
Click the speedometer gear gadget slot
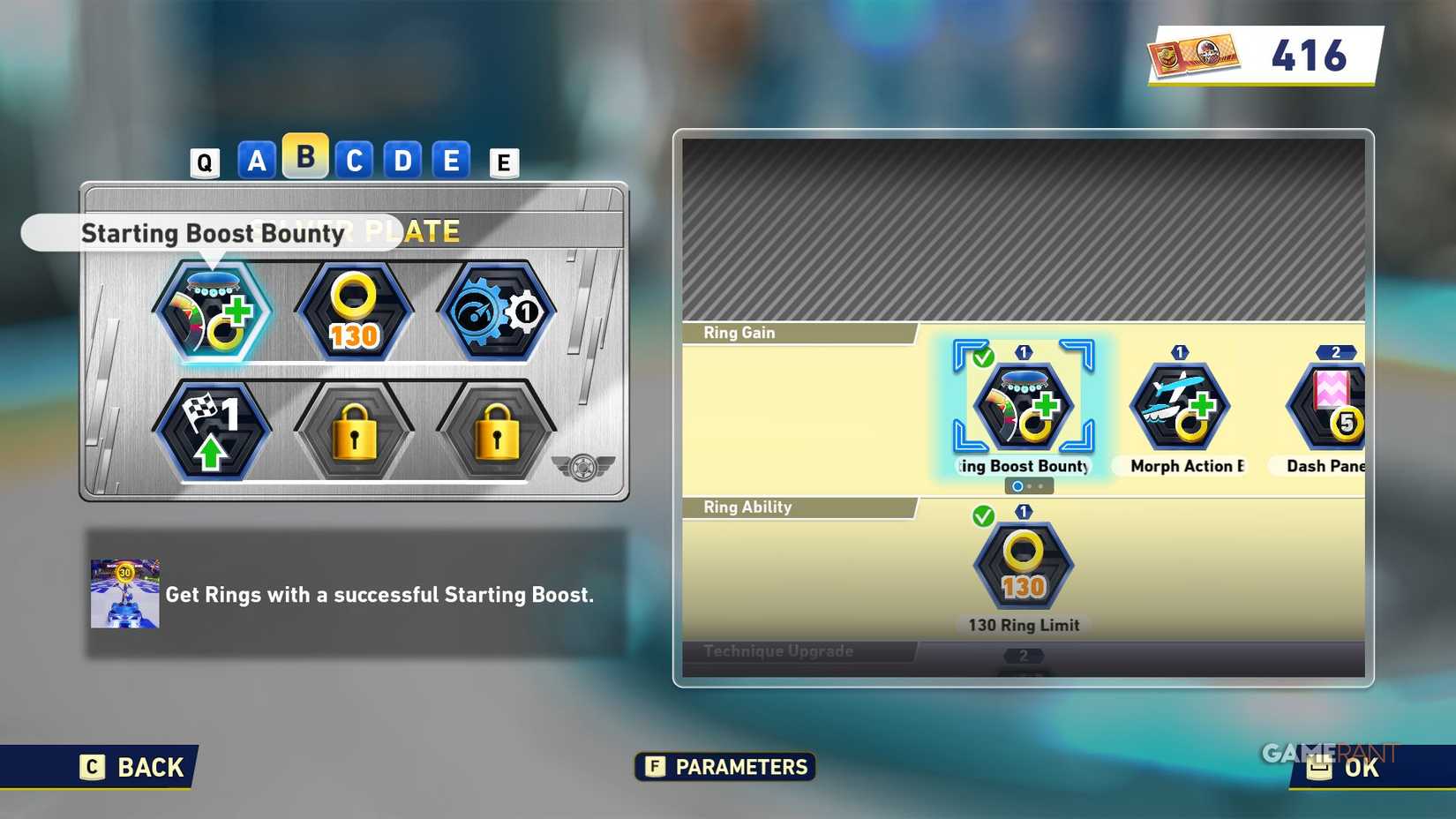[496, 312]
